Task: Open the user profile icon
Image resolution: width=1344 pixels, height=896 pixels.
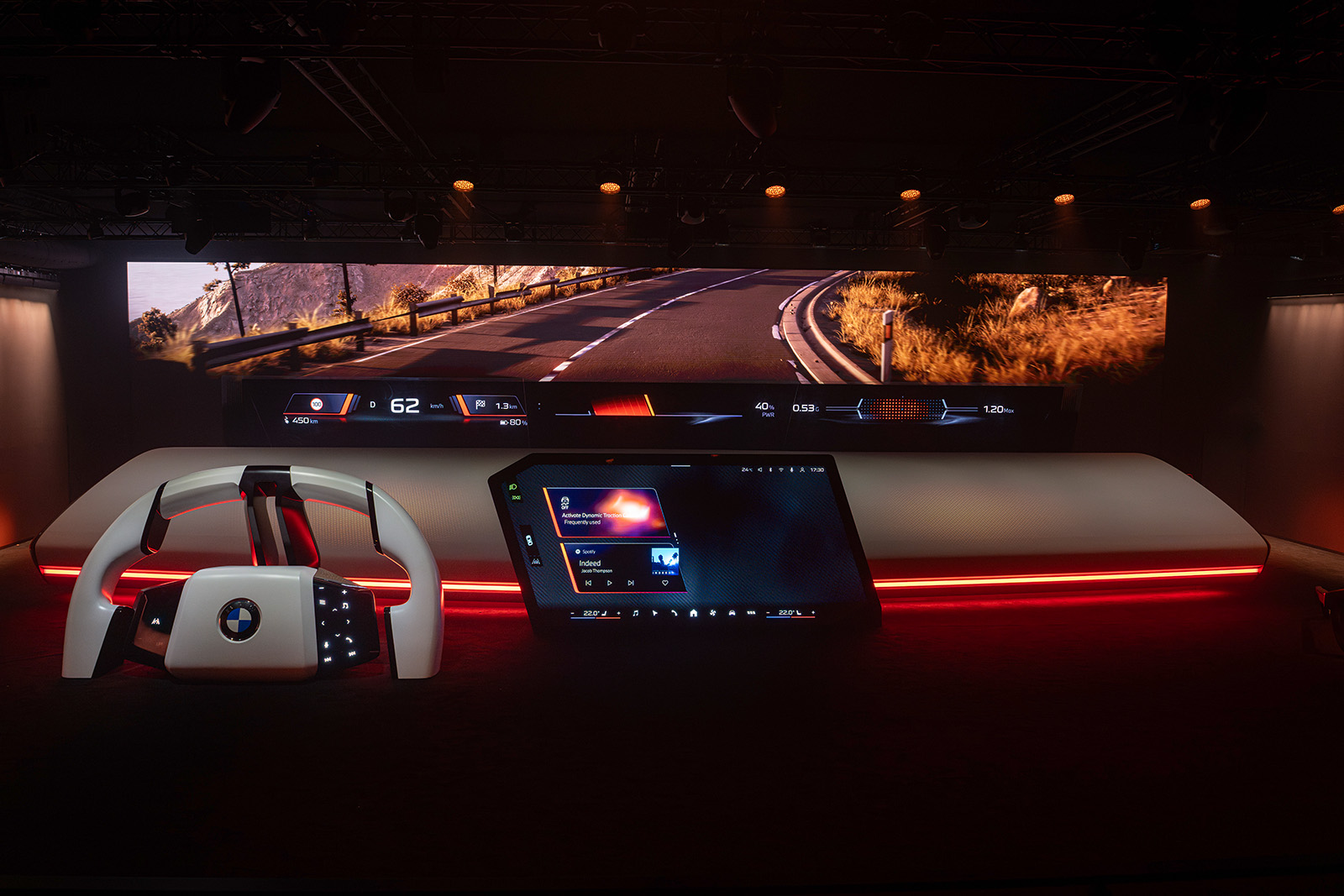Action: 802,470
